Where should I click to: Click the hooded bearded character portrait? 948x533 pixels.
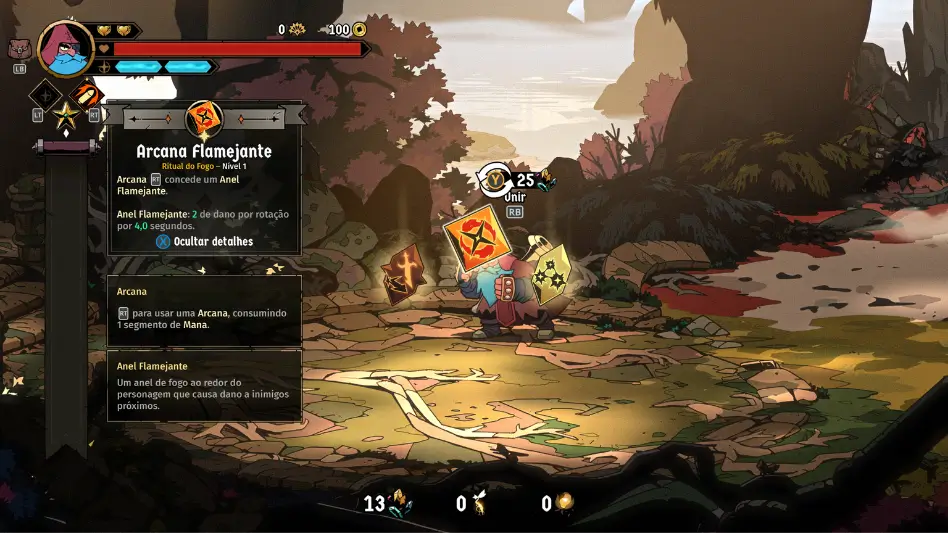(x=66, y=48)
